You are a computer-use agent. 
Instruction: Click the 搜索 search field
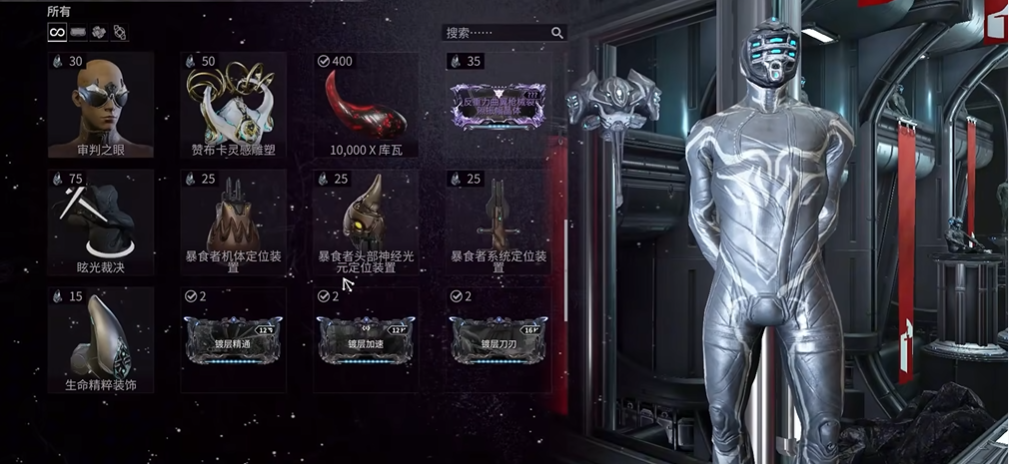tap(495, 33)
